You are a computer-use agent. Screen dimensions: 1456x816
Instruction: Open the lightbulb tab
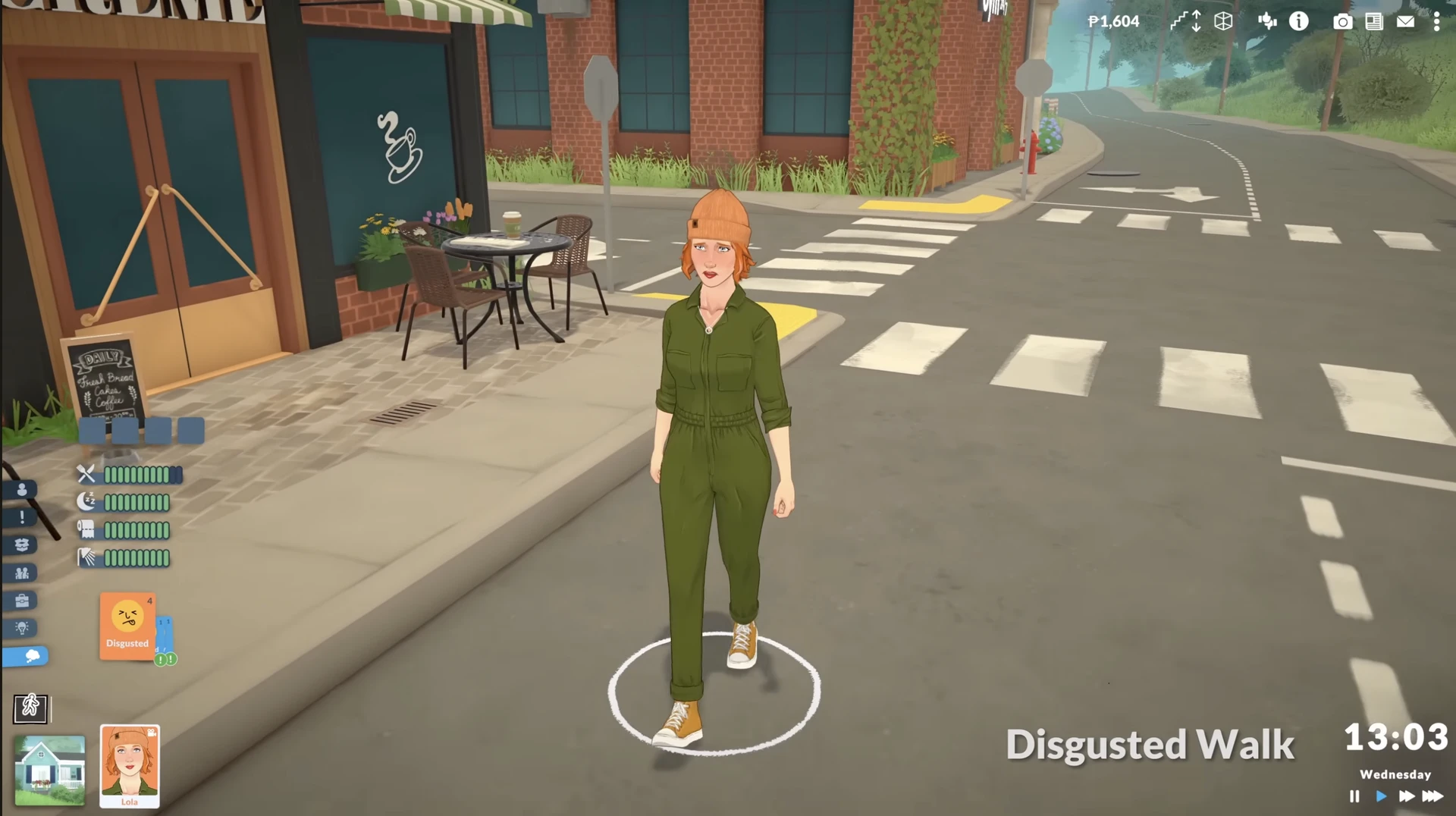(22, 628)
